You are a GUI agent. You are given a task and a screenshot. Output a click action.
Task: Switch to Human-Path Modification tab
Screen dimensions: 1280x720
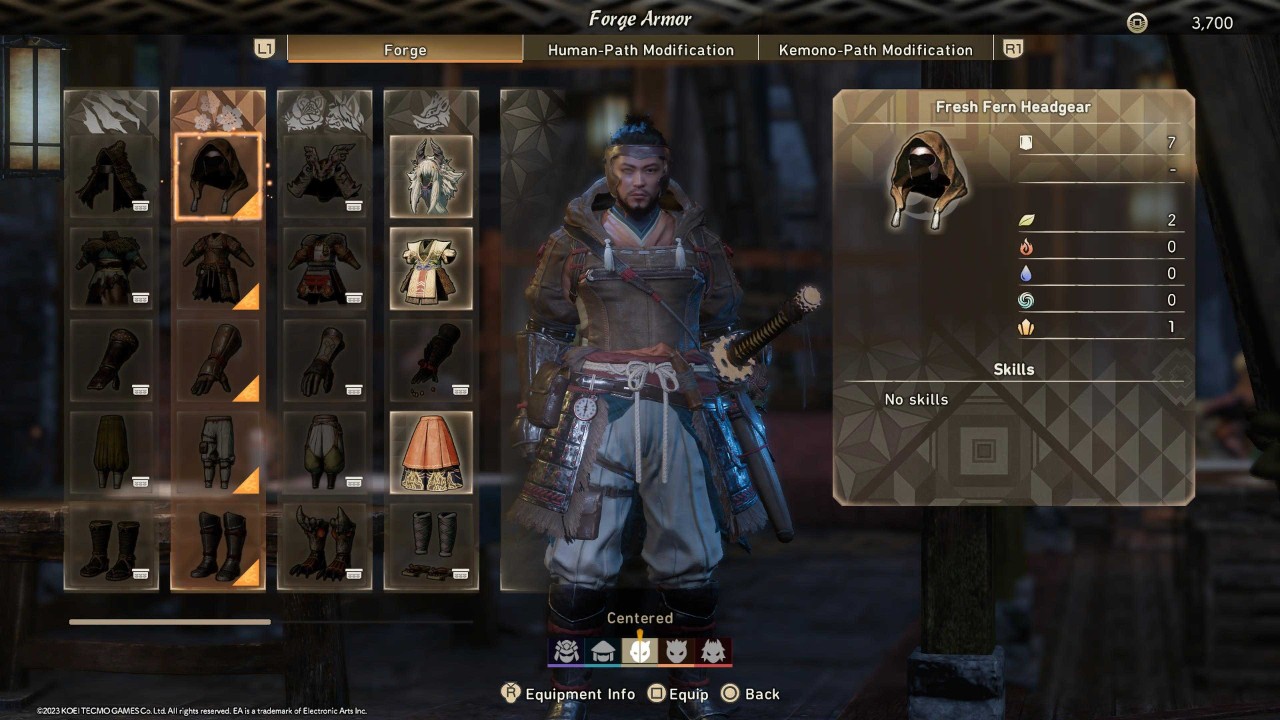(641, 49)
